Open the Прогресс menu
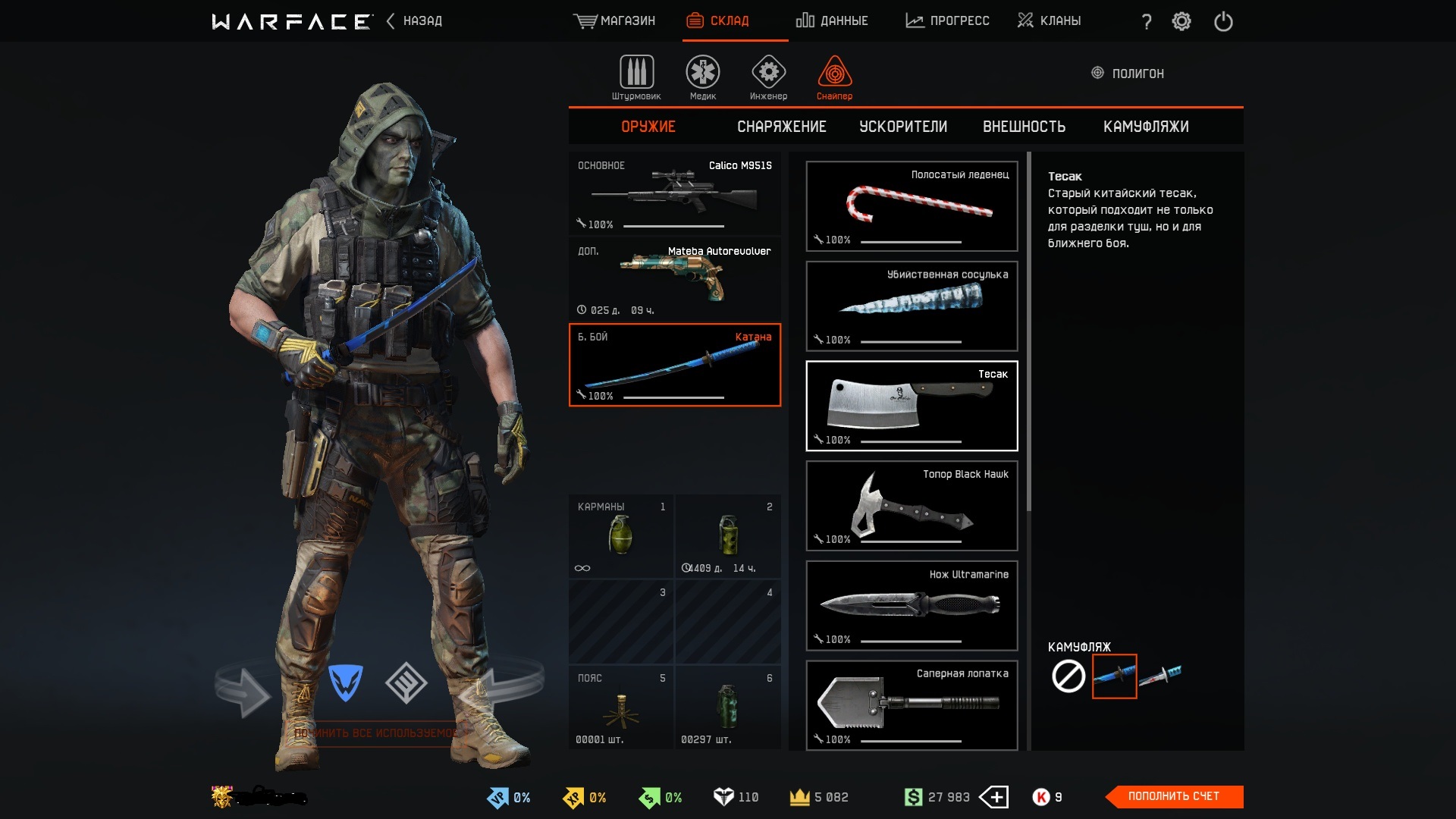1456x819 pixels. (x=947, y=20)
